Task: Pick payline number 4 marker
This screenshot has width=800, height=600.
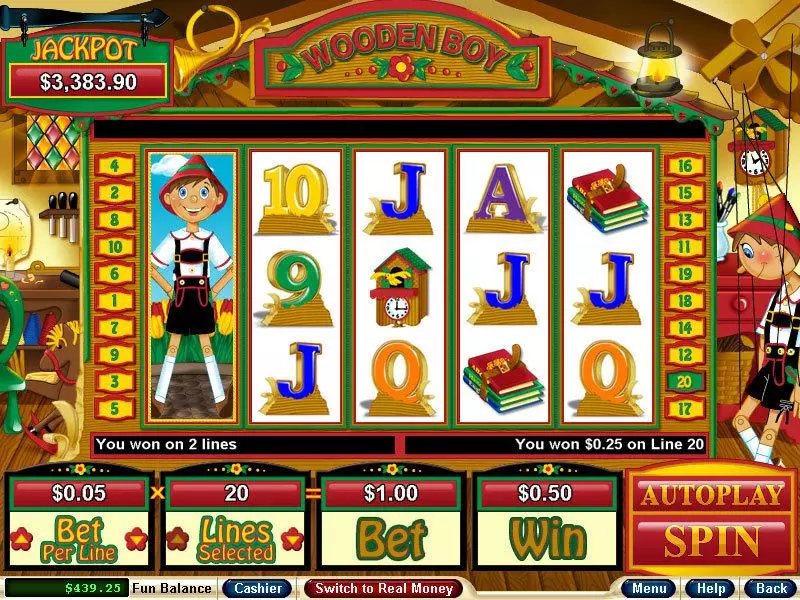Action: click(x=114, y=166)
